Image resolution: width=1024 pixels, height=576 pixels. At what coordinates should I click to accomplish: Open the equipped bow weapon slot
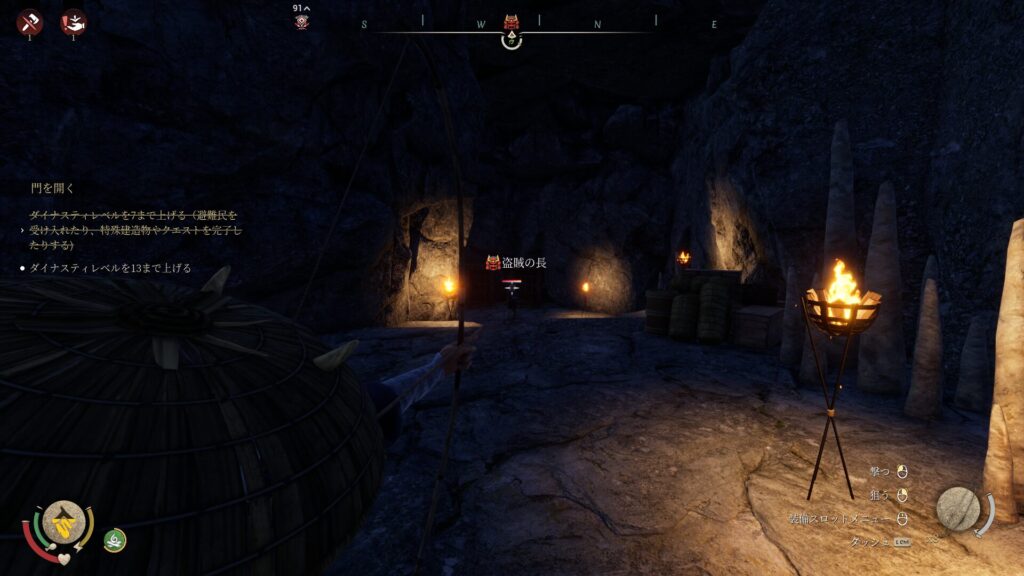coord(958,509)
